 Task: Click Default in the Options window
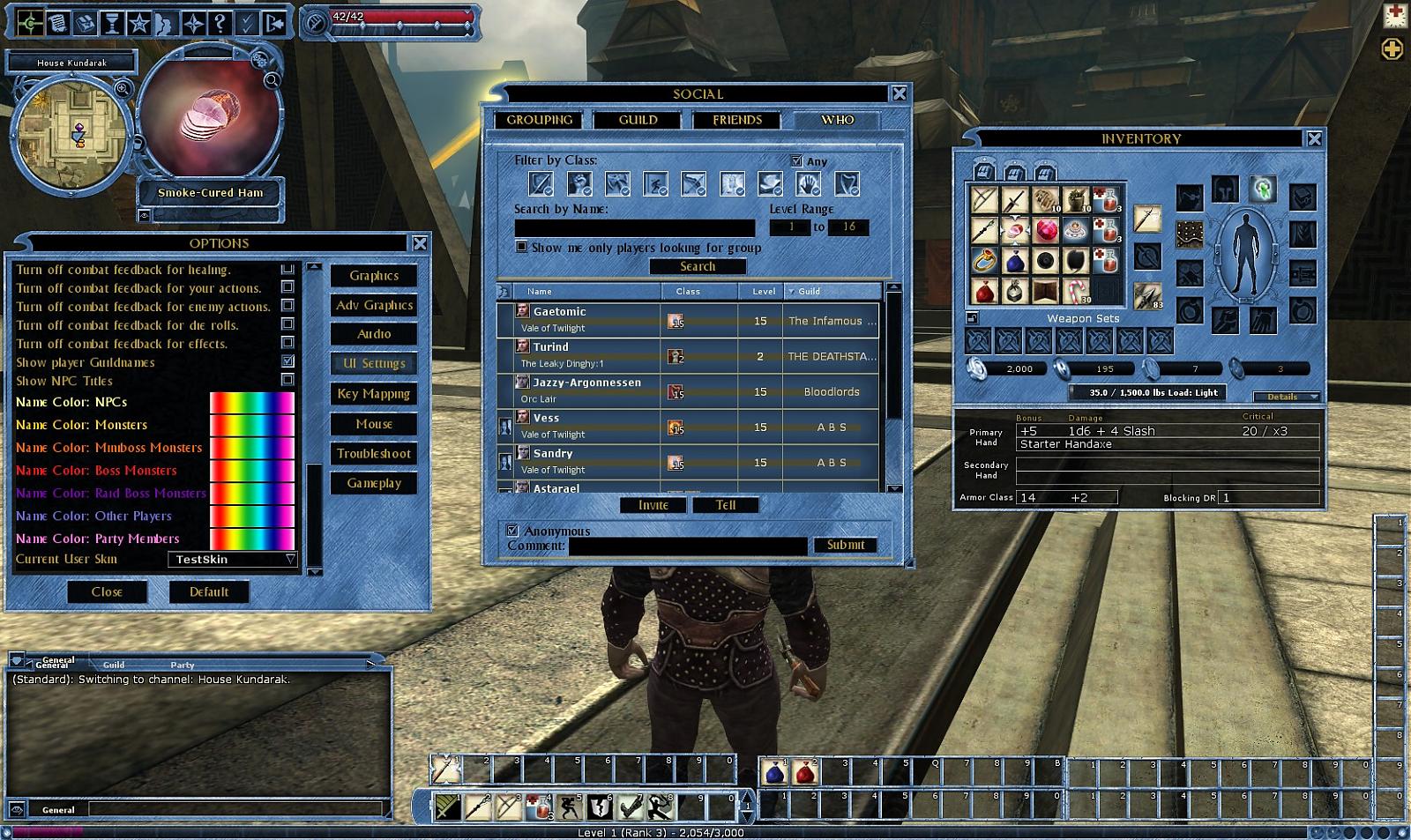point(208,591)
